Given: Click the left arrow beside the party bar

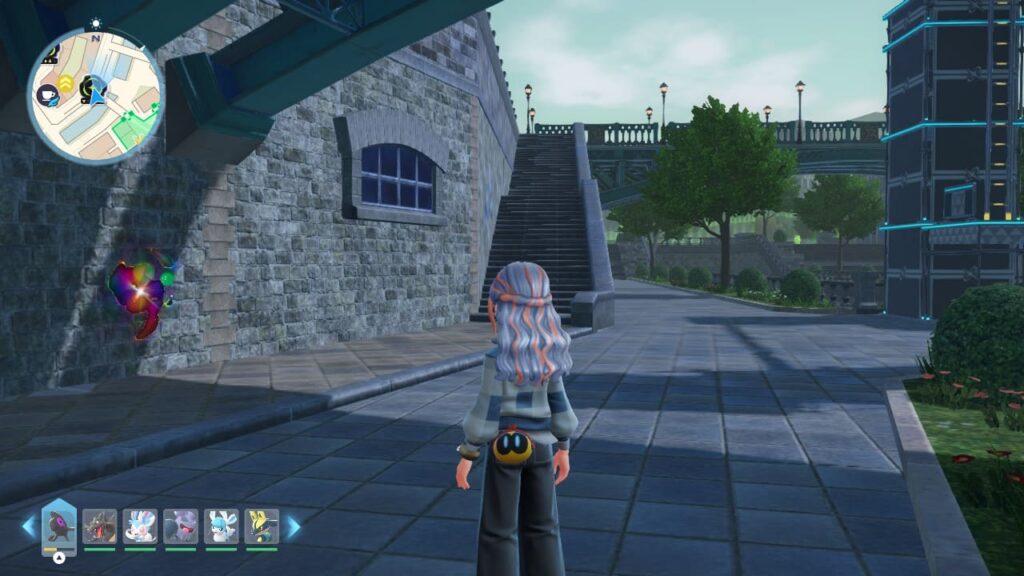Looking at the screenshot, I should [x=28, y=527].
